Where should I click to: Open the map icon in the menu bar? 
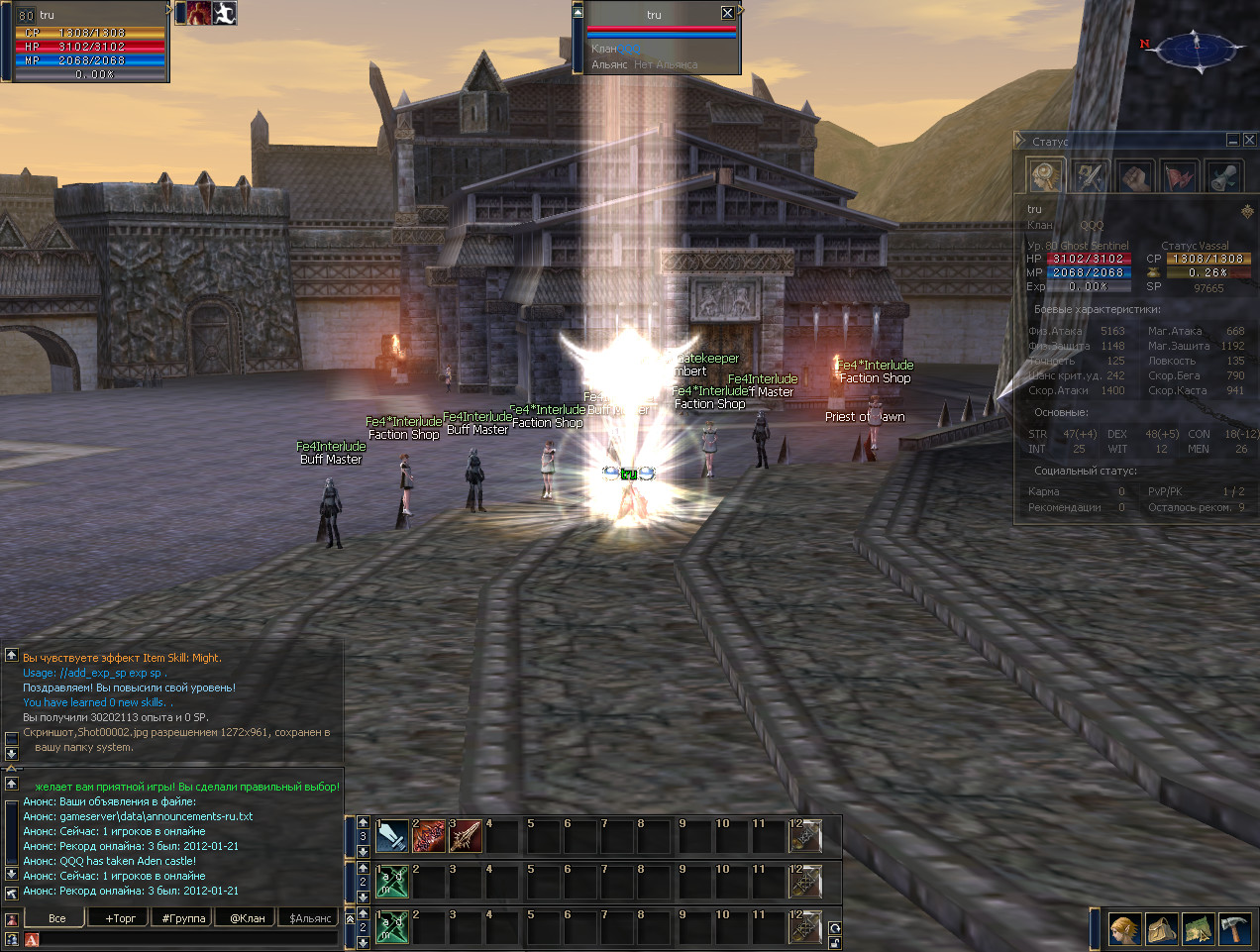point(1198,930)
